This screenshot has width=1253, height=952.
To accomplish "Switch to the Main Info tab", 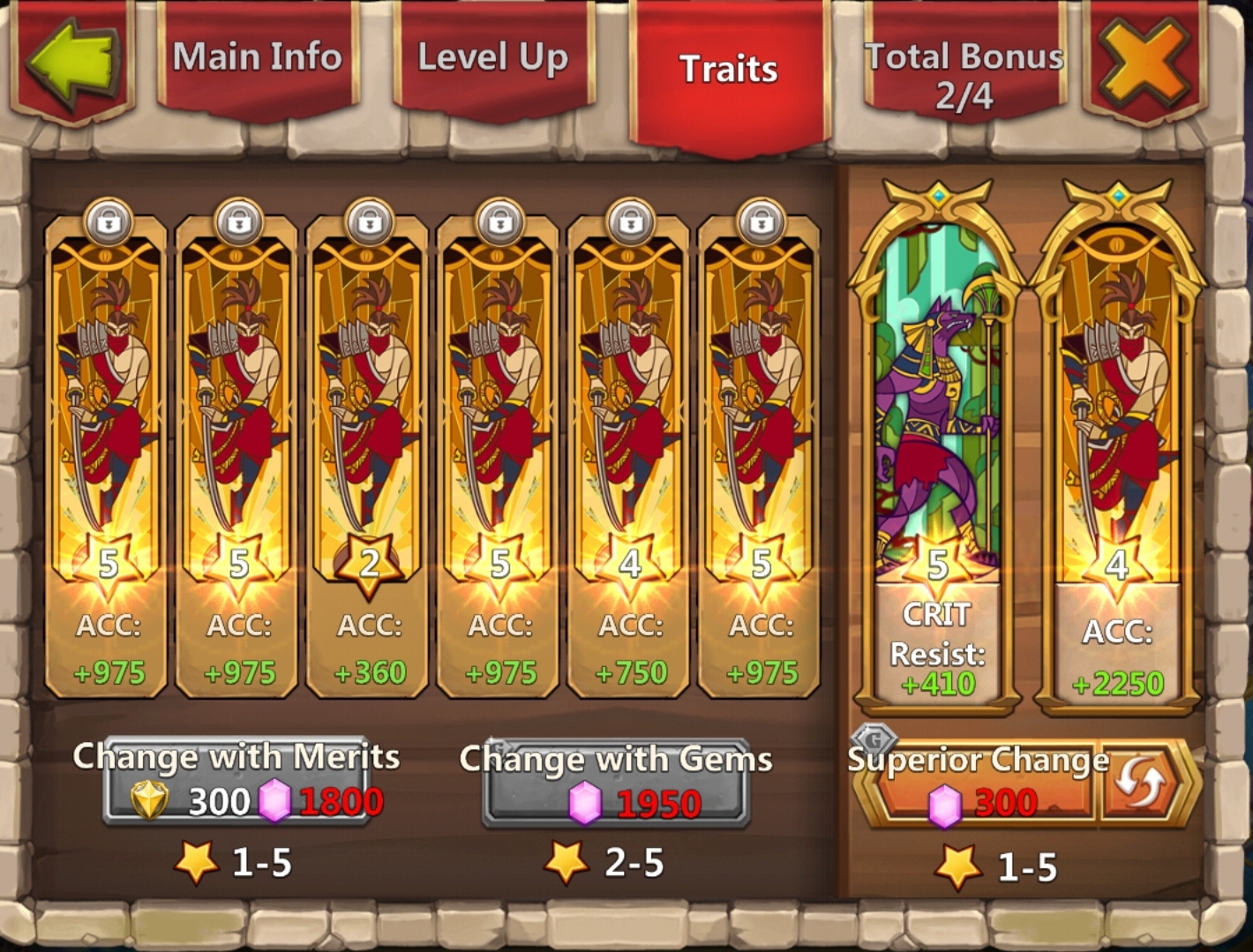I will [257, 58].
